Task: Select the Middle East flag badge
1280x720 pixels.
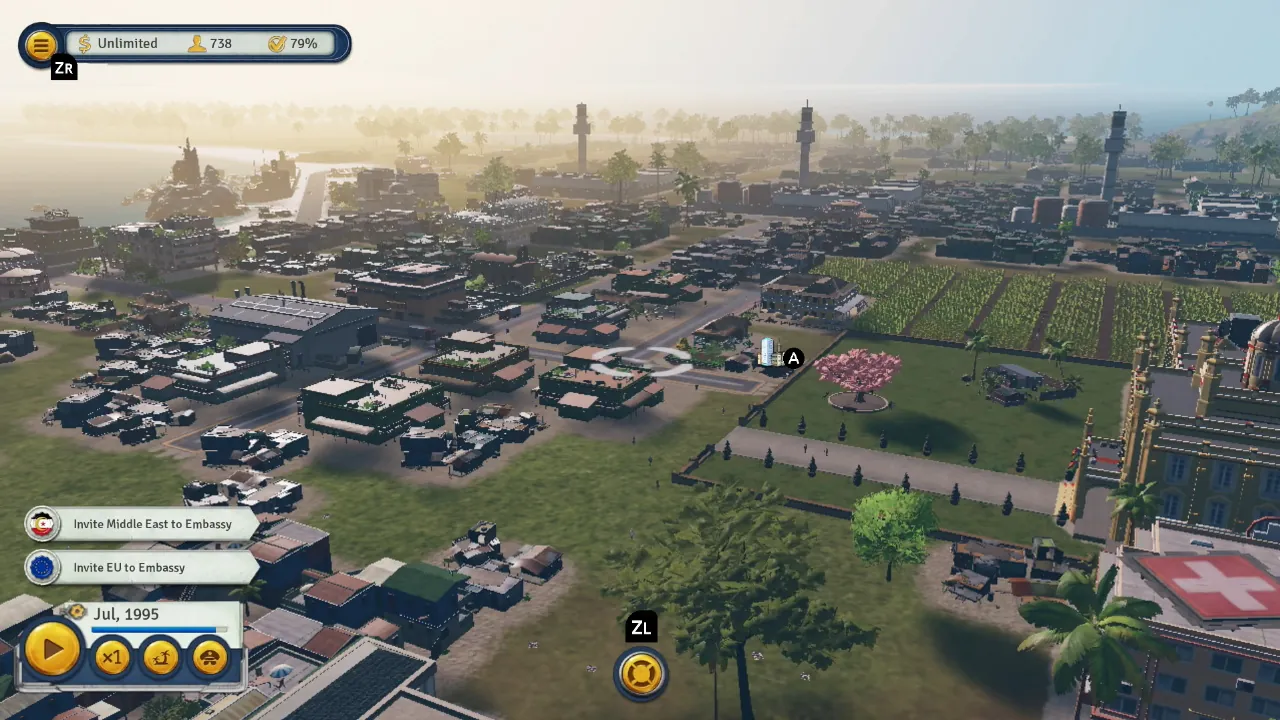Action: [42, 524]
